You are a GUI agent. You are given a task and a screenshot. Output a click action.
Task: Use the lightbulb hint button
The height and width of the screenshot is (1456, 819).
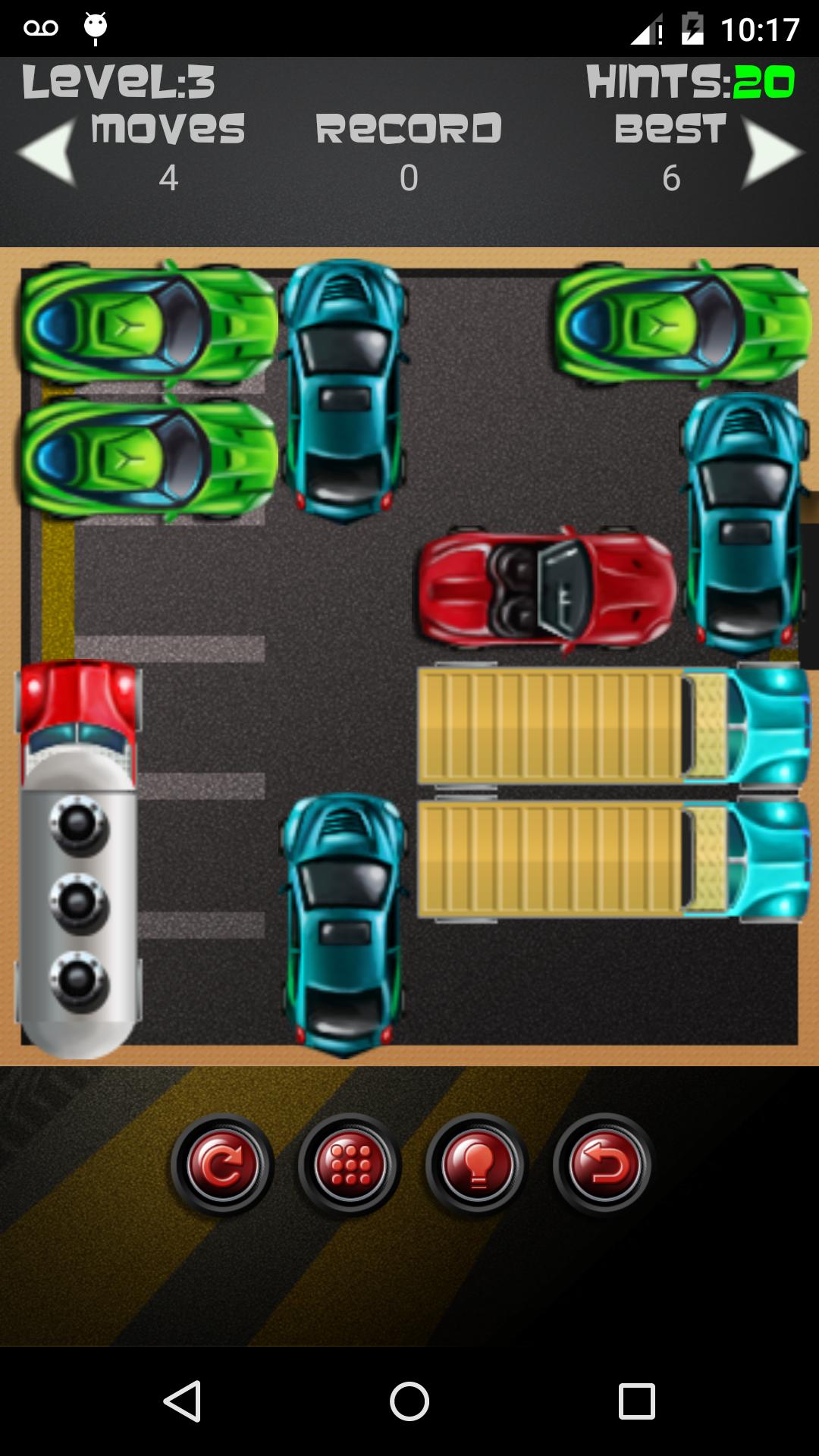pyautogui.click(x=476, y=1165)
